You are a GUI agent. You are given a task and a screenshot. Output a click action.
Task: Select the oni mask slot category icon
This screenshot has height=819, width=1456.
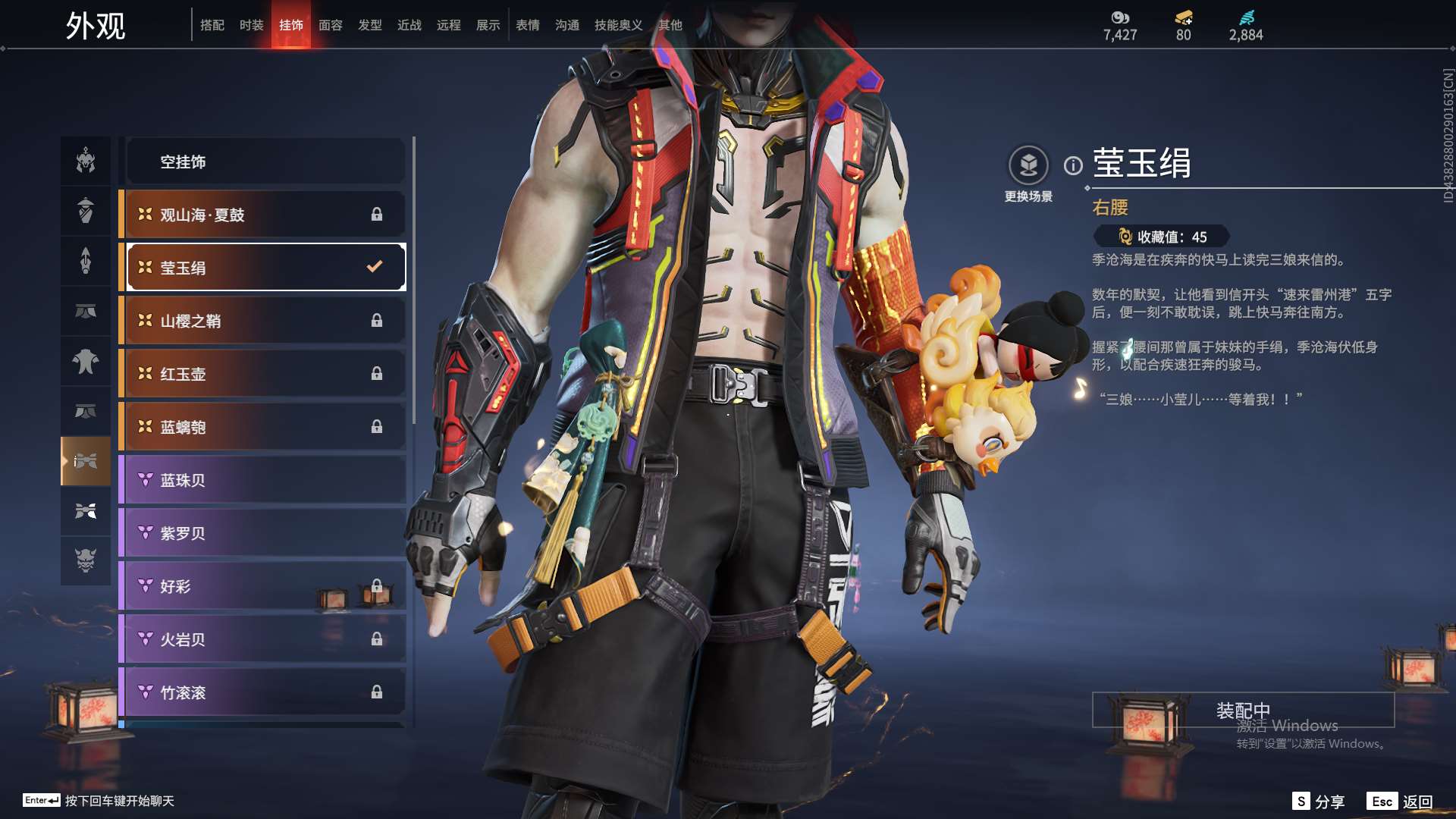point(86,560)
